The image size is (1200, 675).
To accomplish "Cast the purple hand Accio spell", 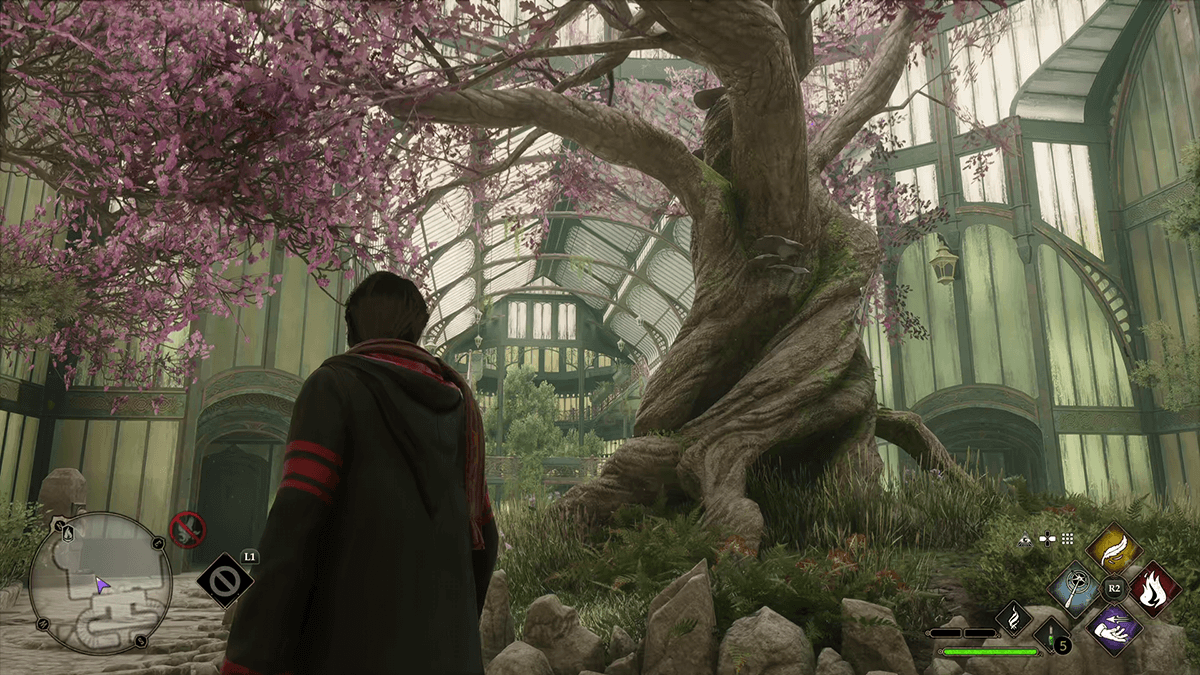I will (1113, 630).
